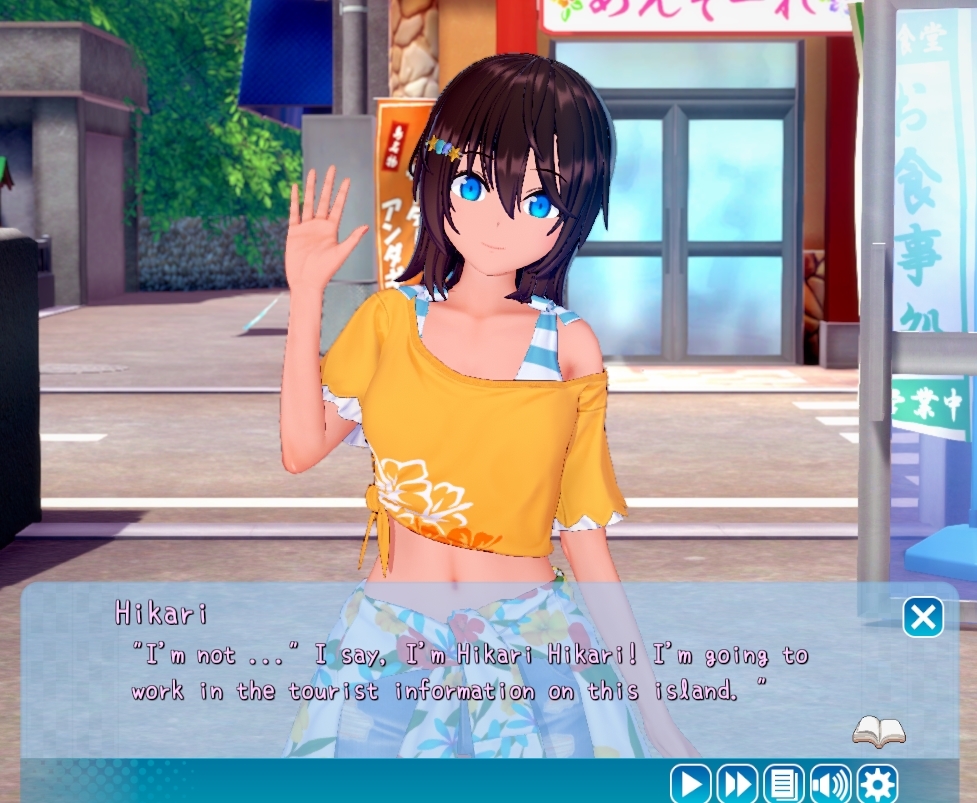Advance the text via the open book icon

coord(879,732)
